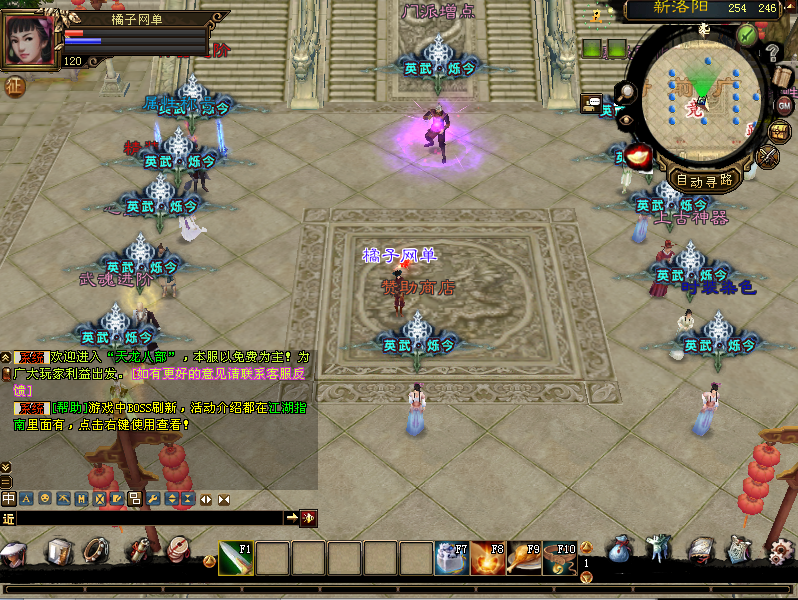Open the question mark help icon

[772, 52]
